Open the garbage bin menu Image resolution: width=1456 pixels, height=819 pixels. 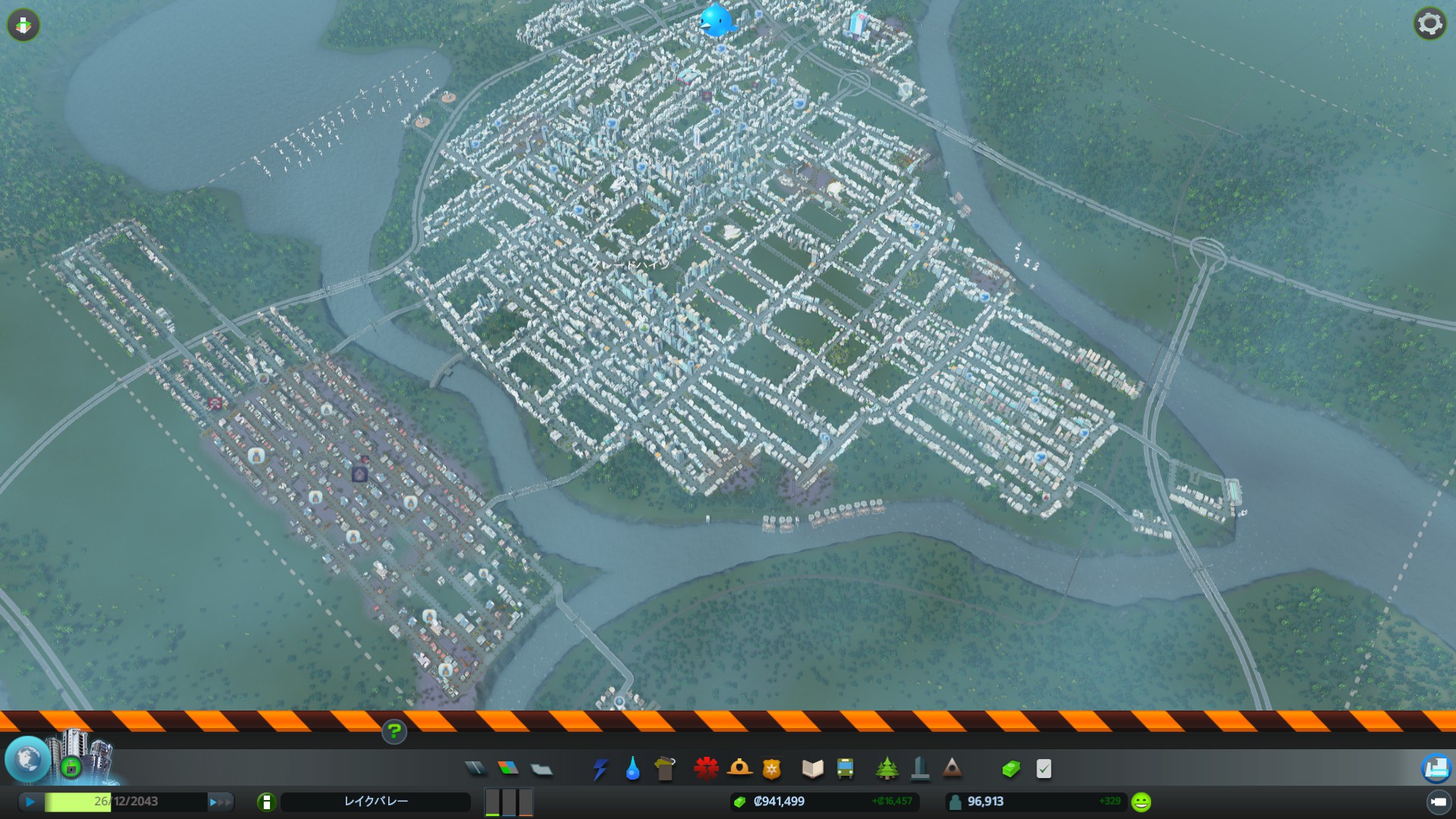(x=664, y=769)
